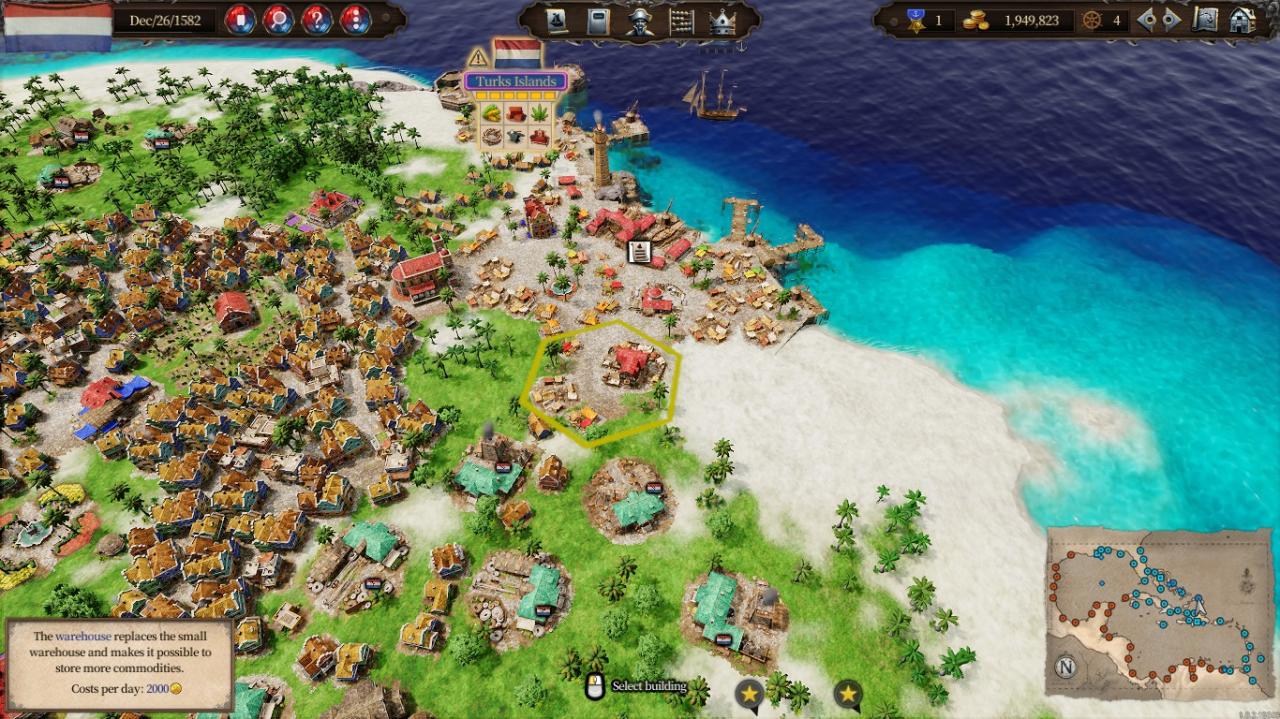Open the abacus trade statistics icon
The width and height of the screenshot is (1280, 719).
pos(681,21)
